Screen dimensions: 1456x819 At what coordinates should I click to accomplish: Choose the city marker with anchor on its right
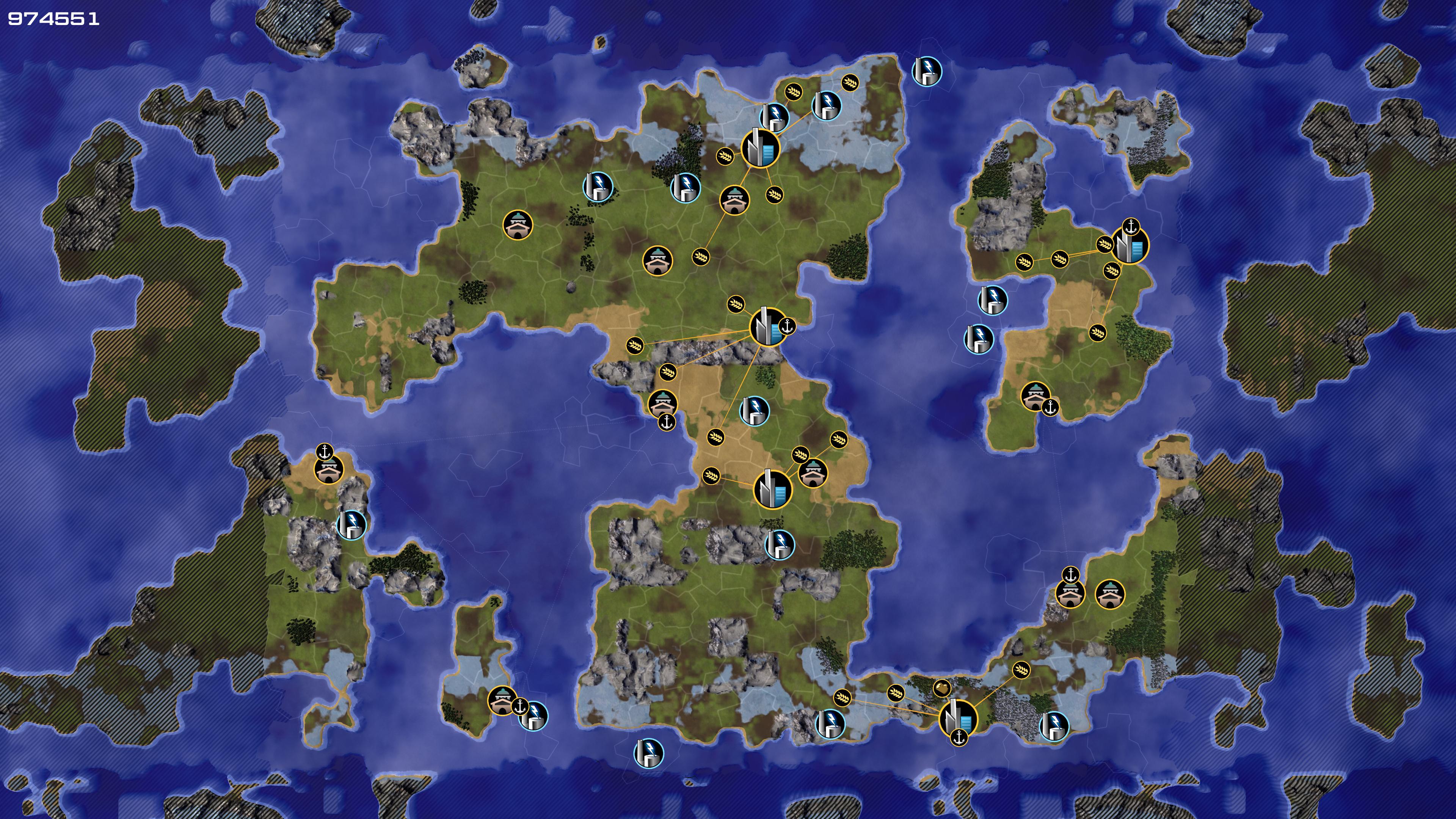pos(767,327)
